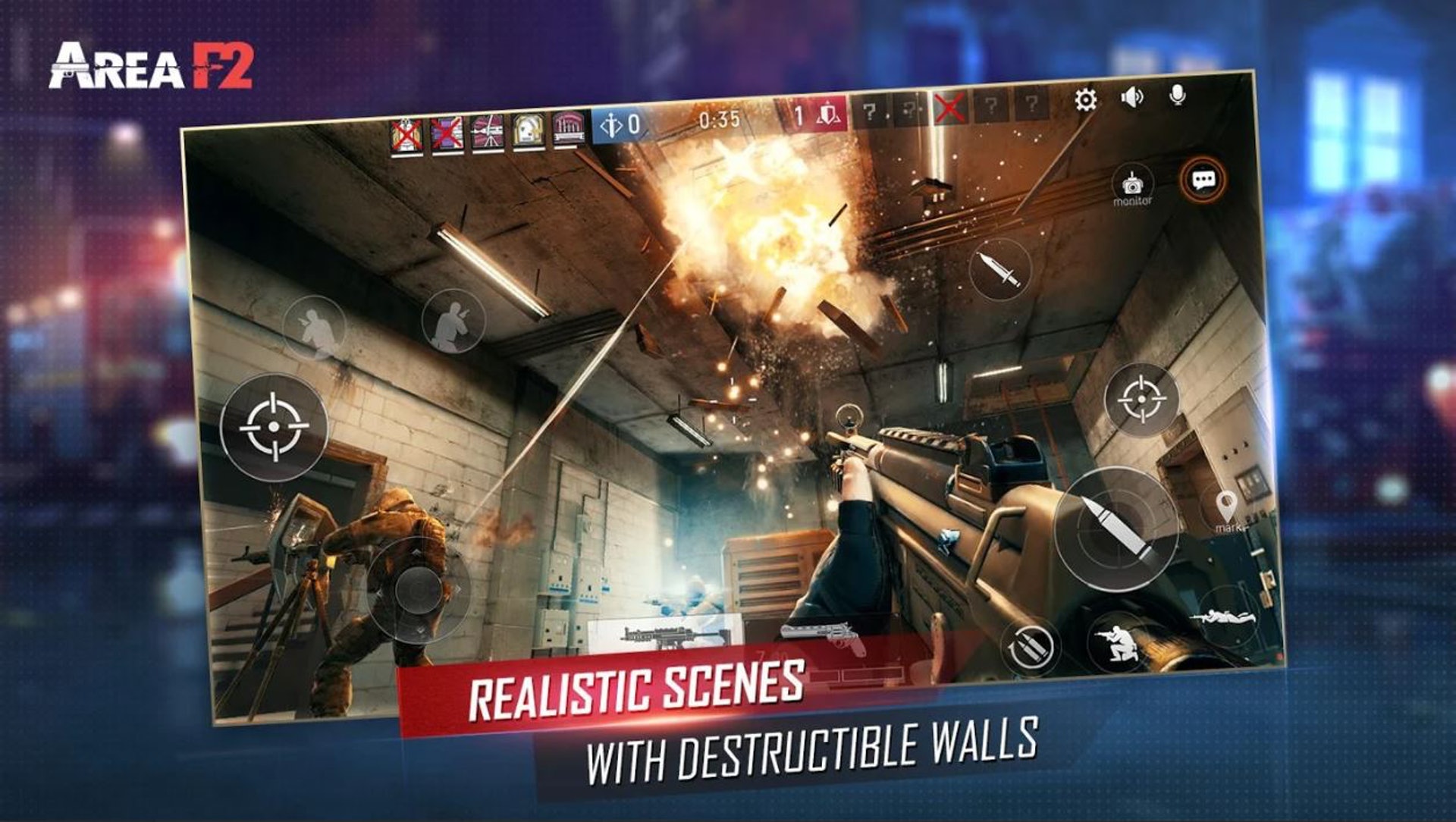Lean with the left-facing soldier button

point(314,328)
